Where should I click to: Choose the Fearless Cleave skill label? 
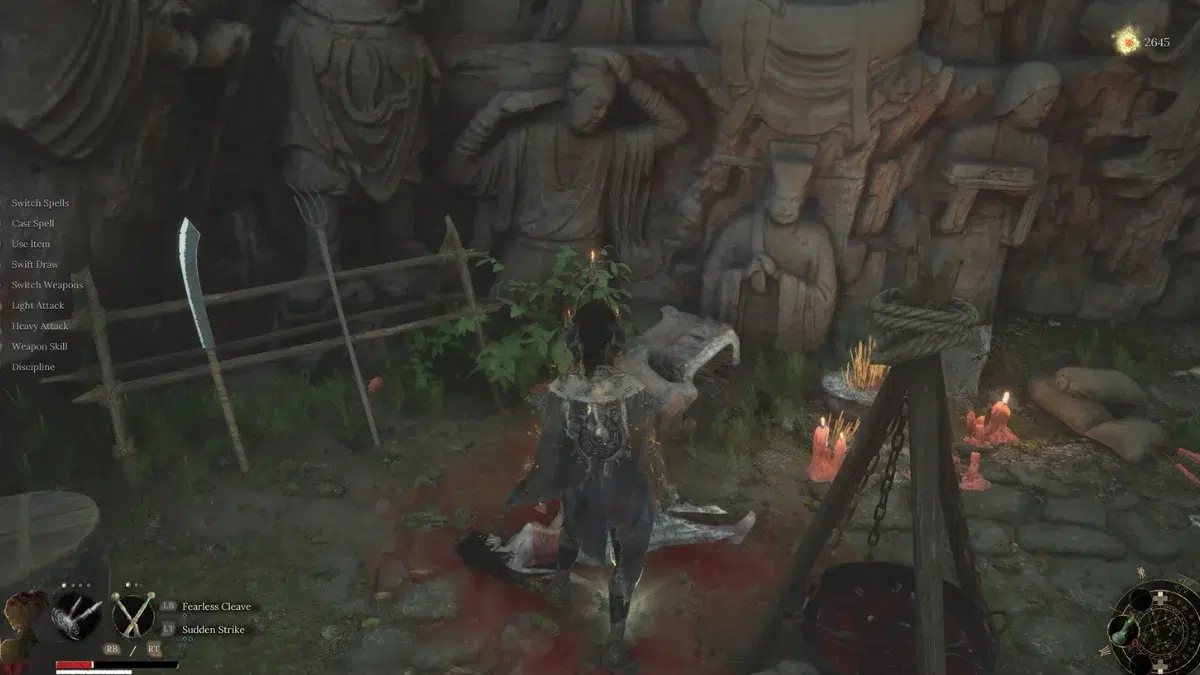216,607
